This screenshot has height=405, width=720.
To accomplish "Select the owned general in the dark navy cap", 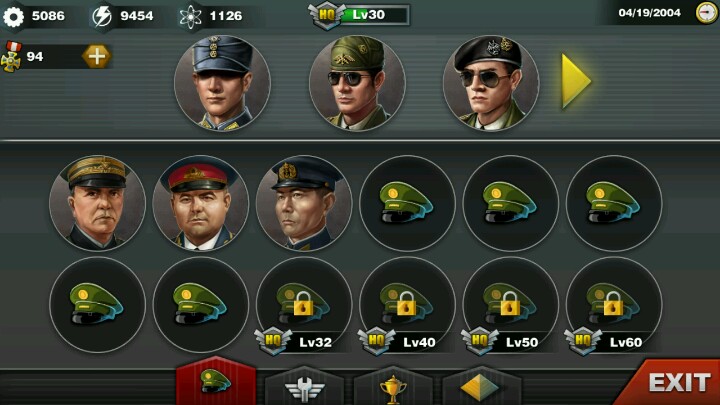I will click(304, 203).
